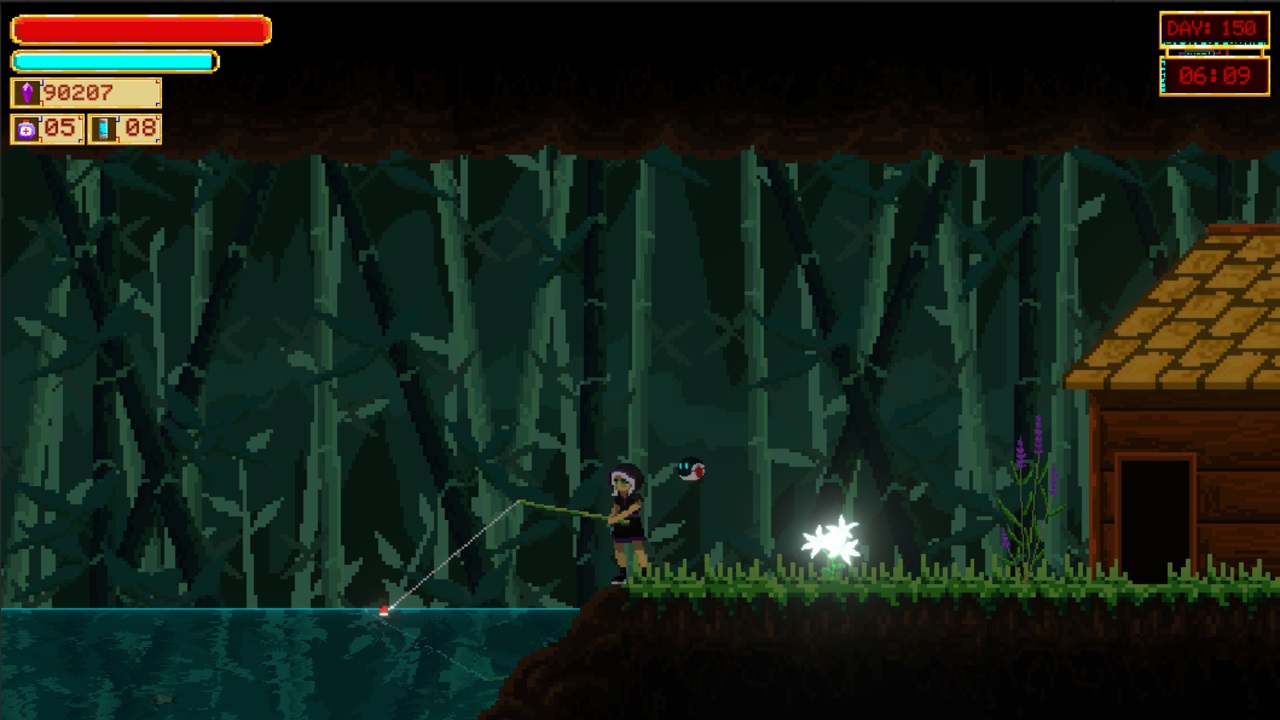Click the red bobber floating in the water
Viewport: 1280px width, 720px height.
[x=384, y=612]
